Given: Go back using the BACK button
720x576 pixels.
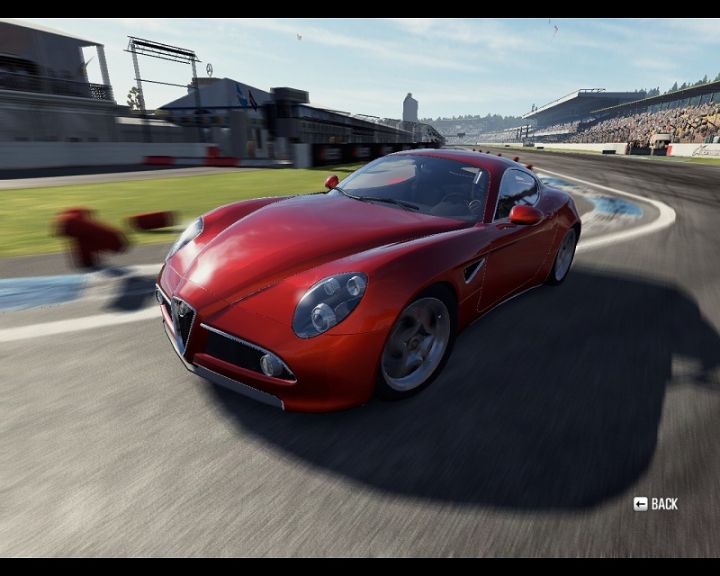Looking at the screenshot, I should (x=656, y=504).
